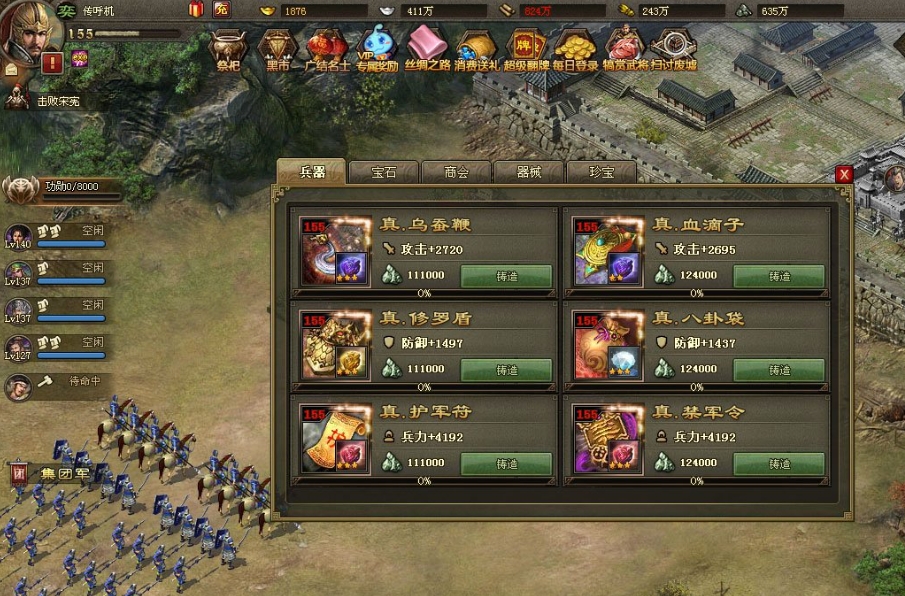
Task: Forge the 真.禁军令 token
Action: pyautogui.click(x=779, y=464)
